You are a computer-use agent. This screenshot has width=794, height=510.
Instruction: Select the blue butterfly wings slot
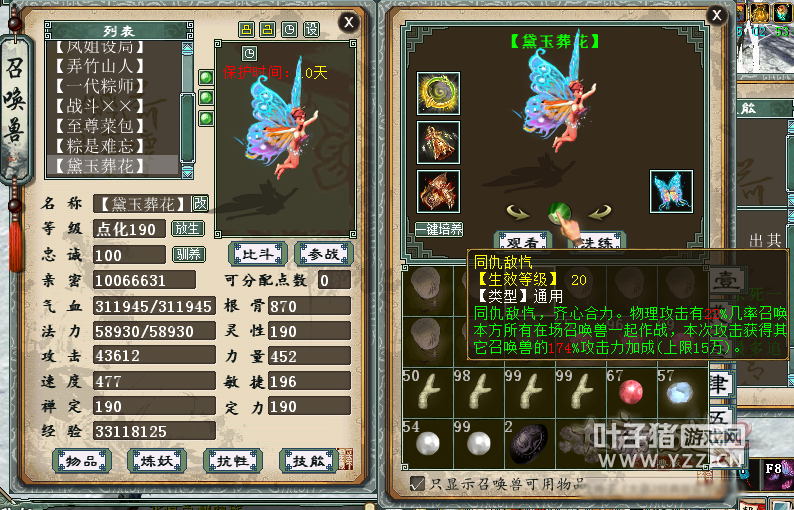(x=670, y=191)
